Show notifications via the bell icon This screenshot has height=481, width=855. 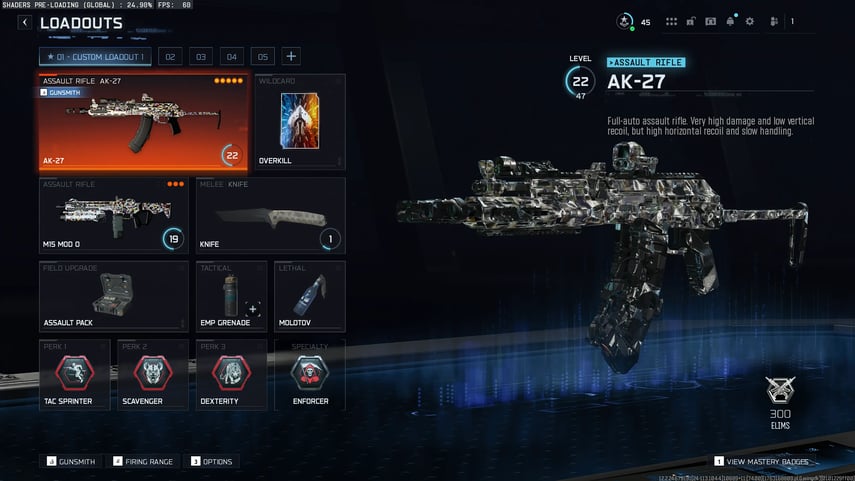(730, 21)
